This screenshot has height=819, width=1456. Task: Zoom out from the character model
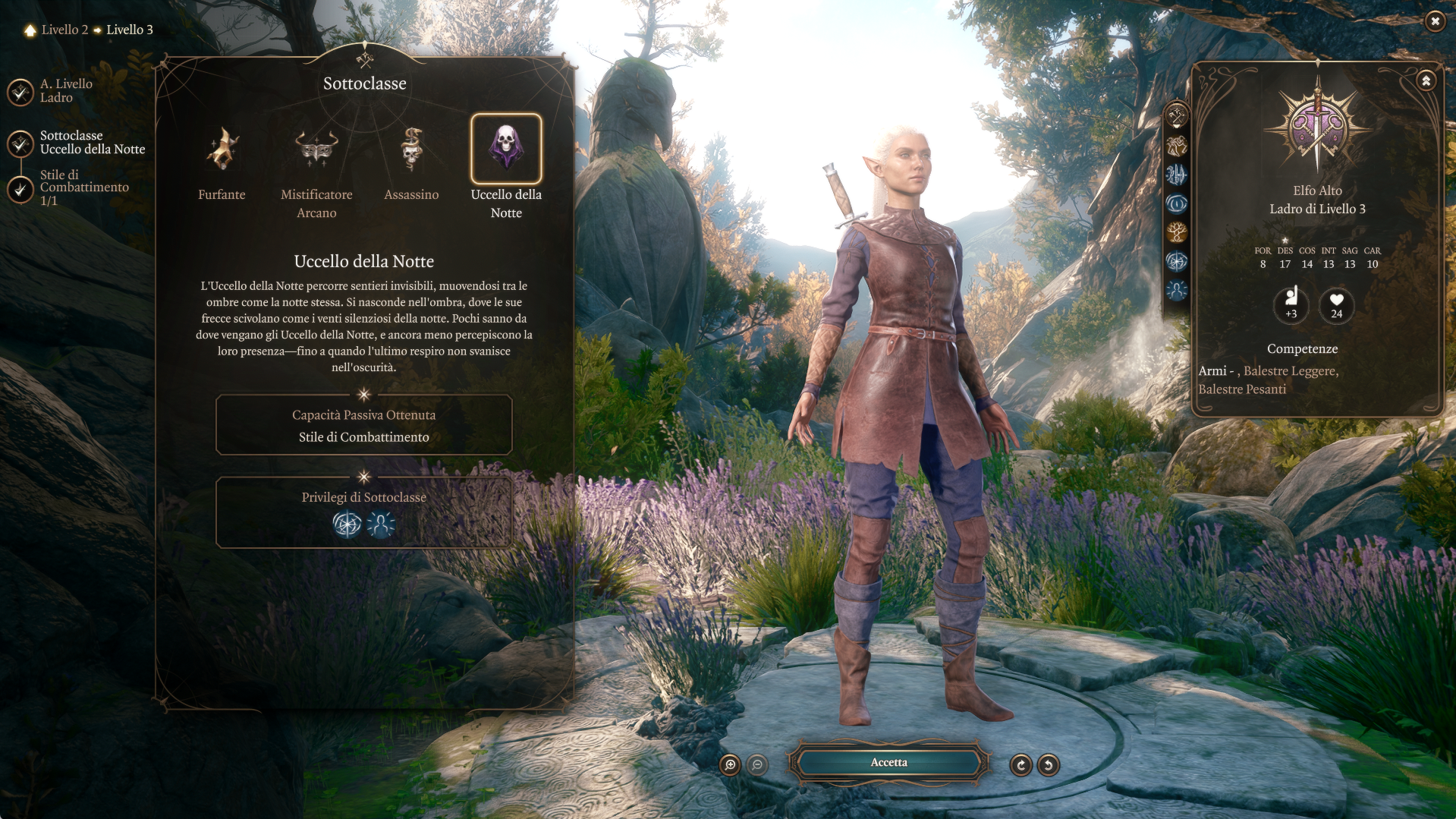[x=757, y=765]
